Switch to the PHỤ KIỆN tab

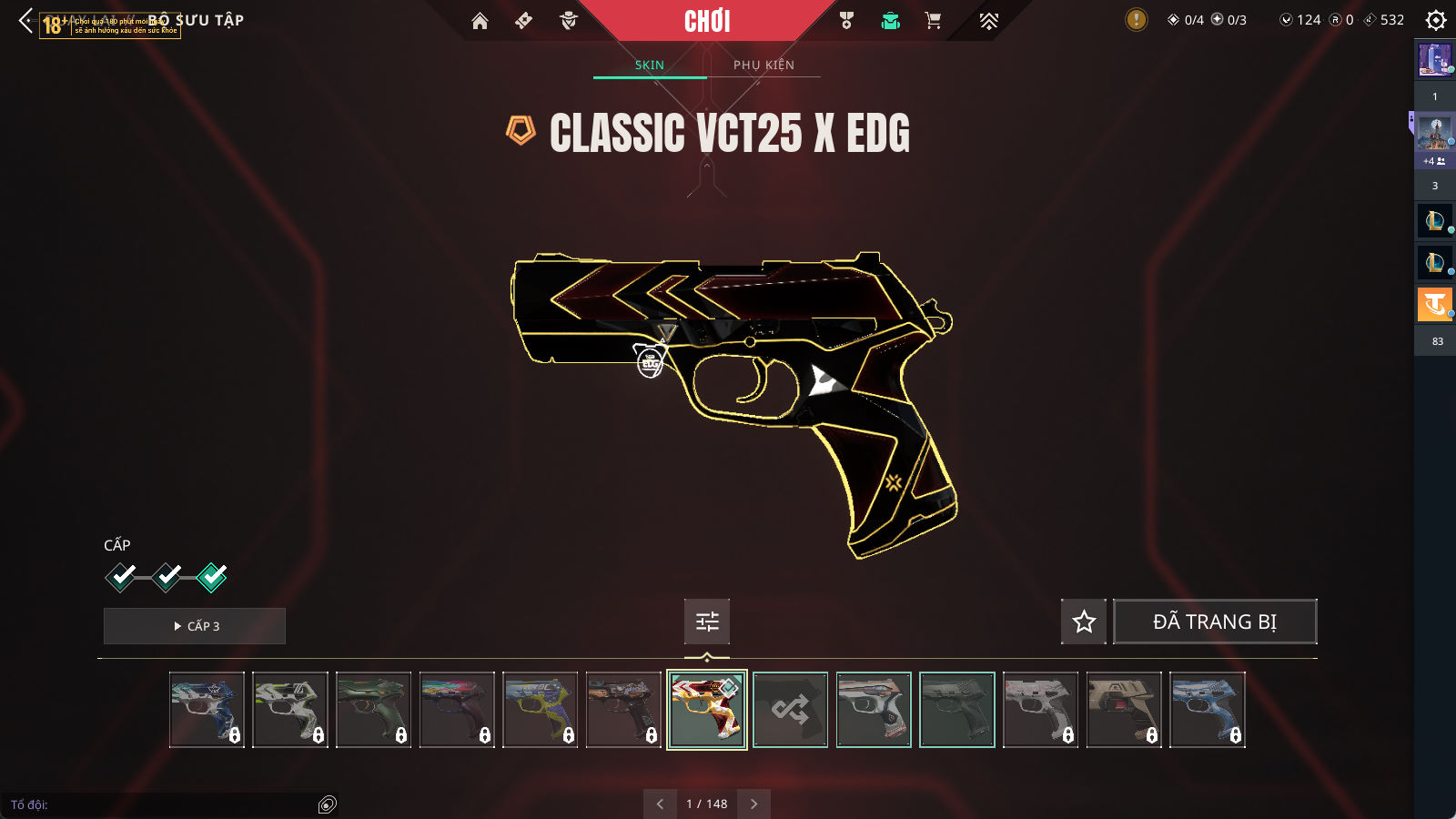763,65
